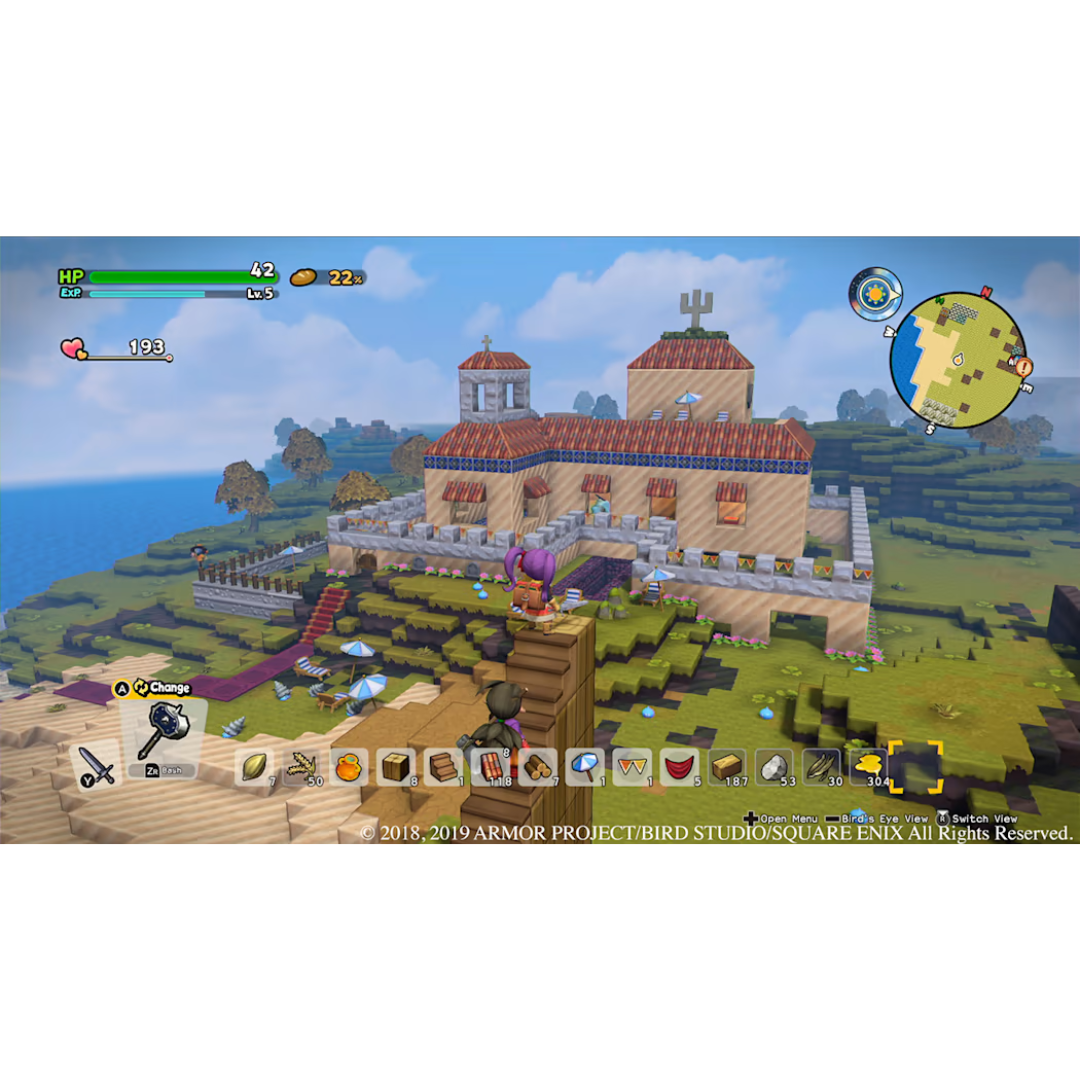Select the orange pot hotbar item
The image size is (1080, 1080).
[x=349, y=767]
